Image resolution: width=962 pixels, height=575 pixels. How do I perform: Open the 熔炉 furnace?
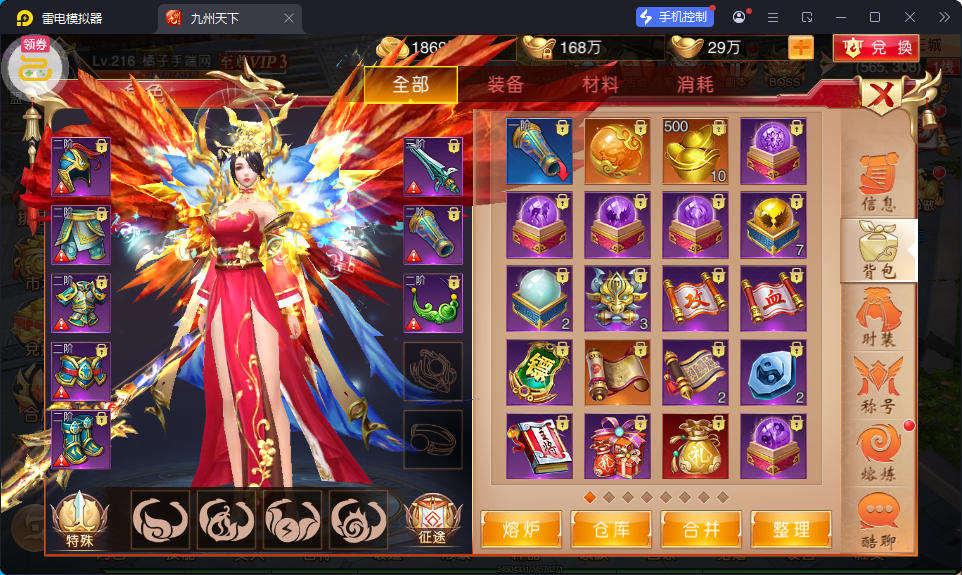520,529
